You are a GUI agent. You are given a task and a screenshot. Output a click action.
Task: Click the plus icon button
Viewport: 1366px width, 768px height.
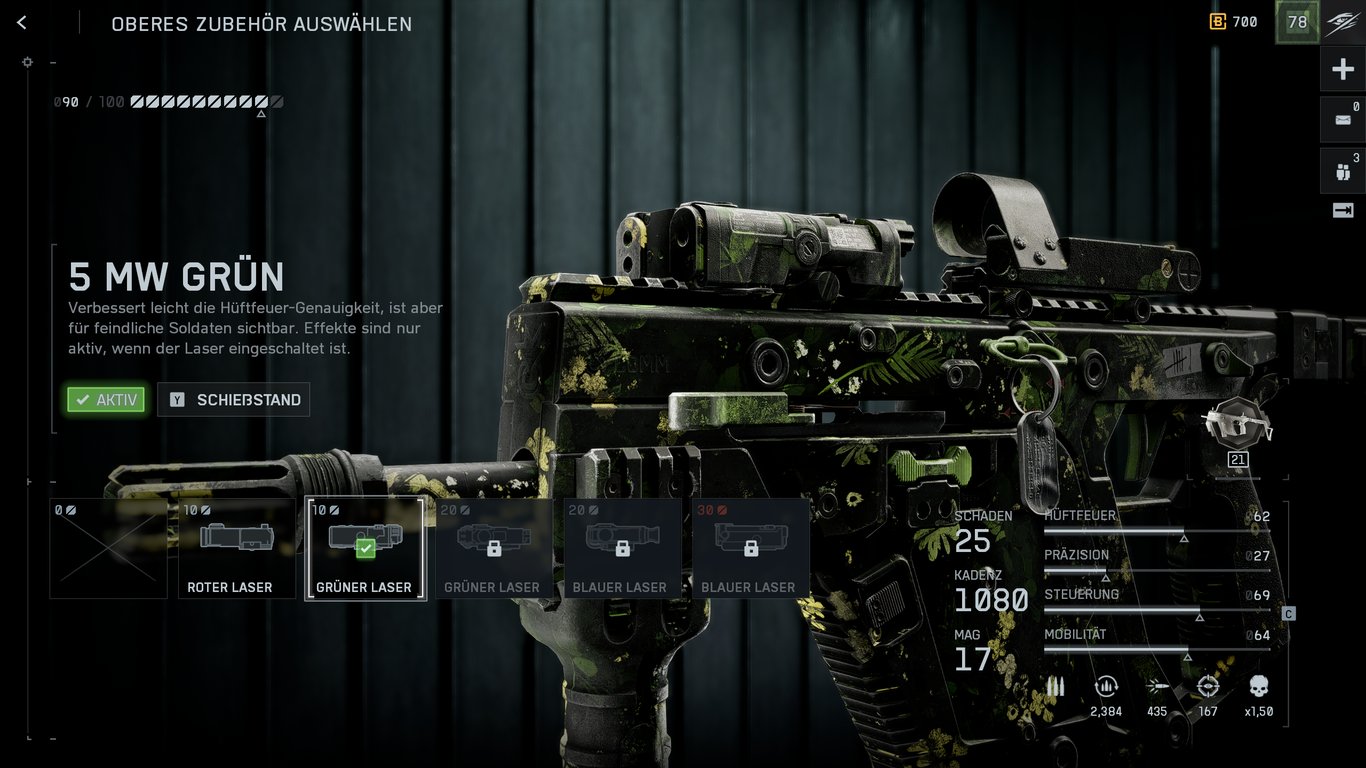[1342, 70]
